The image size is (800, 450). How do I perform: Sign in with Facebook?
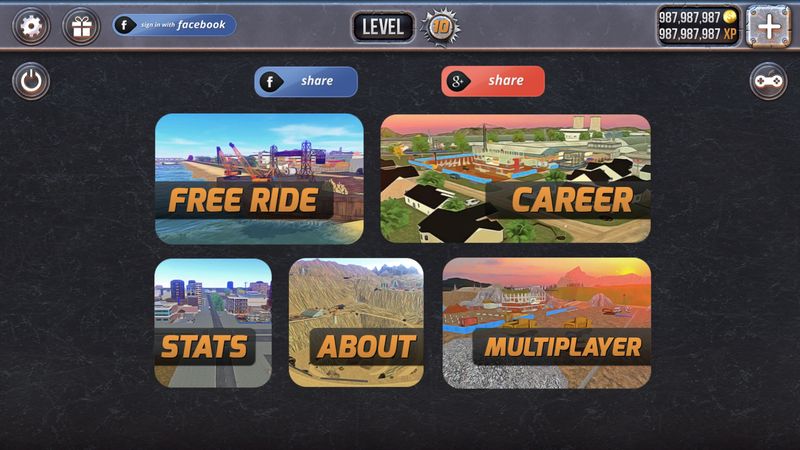click(x=175, y=25)
